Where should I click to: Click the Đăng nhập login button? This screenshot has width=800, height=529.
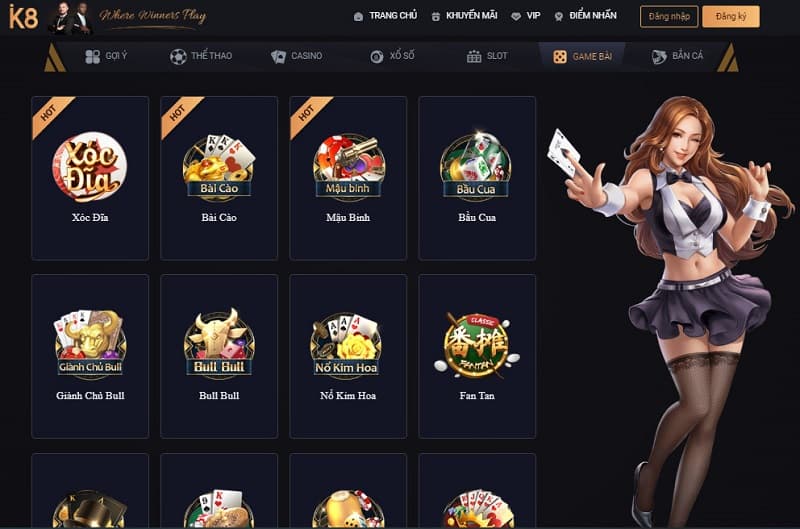click(x=669, y=16)
